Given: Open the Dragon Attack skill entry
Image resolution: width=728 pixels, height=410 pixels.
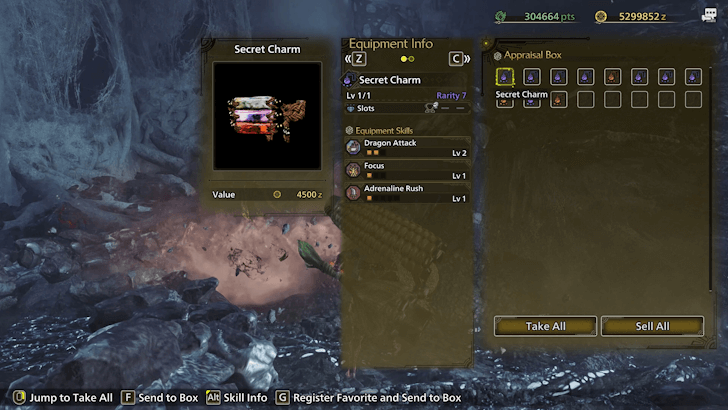Looking at the screenshot, I should pyautogui.click(x=407, y=146).
